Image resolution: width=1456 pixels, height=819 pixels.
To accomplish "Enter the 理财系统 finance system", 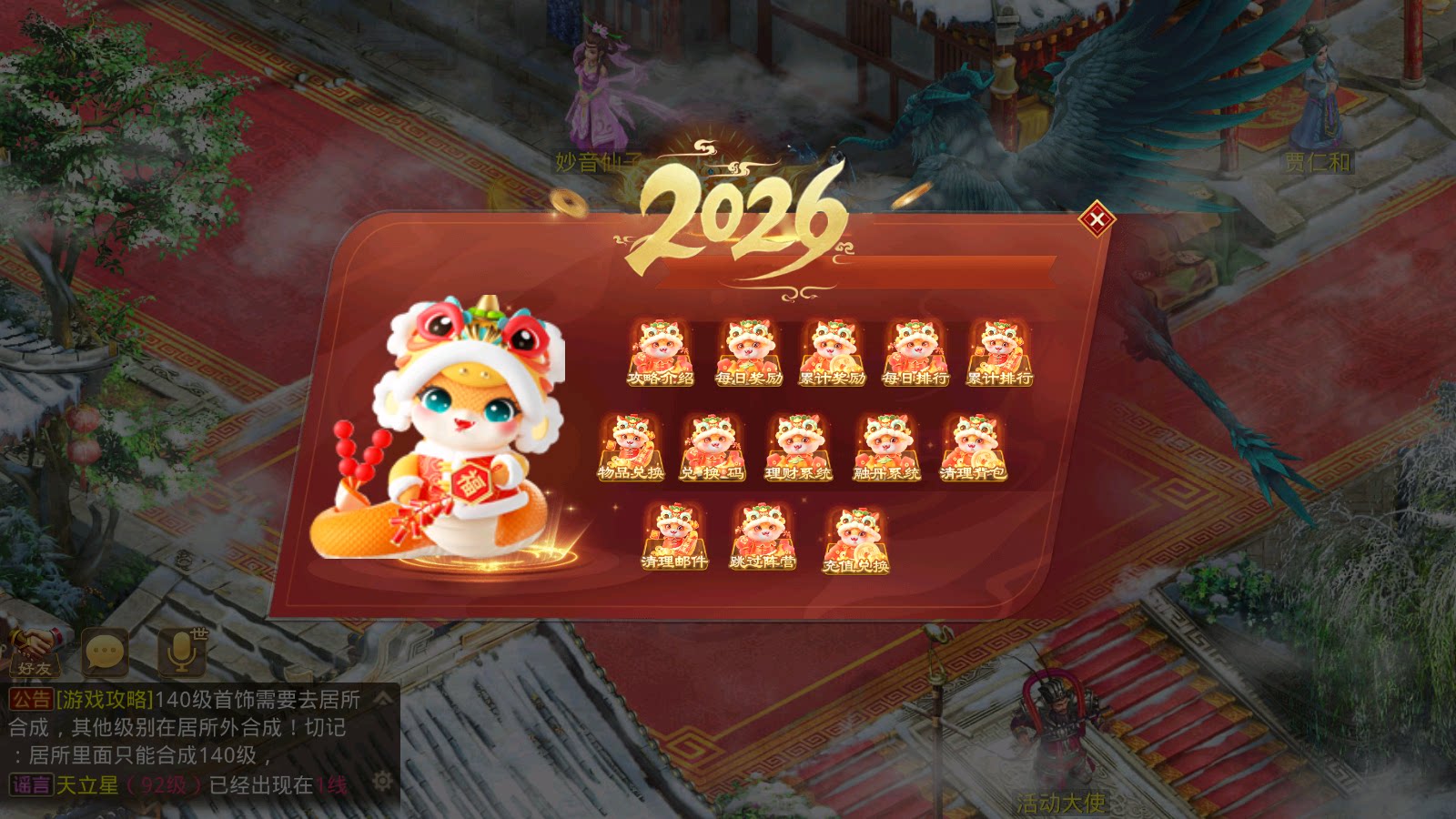I will (x=801, y=446).
